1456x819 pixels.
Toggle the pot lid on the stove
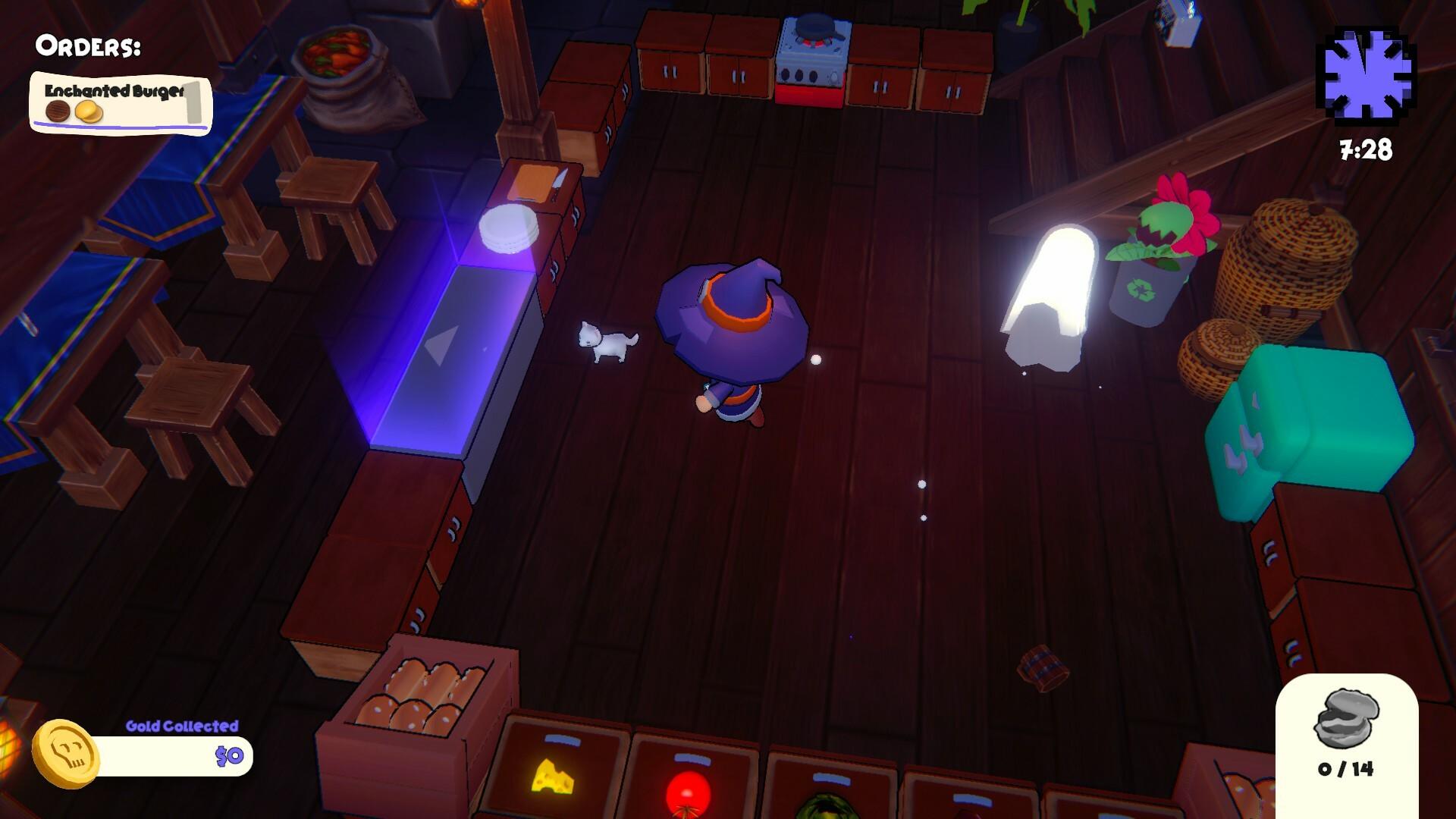click(817, 27)
